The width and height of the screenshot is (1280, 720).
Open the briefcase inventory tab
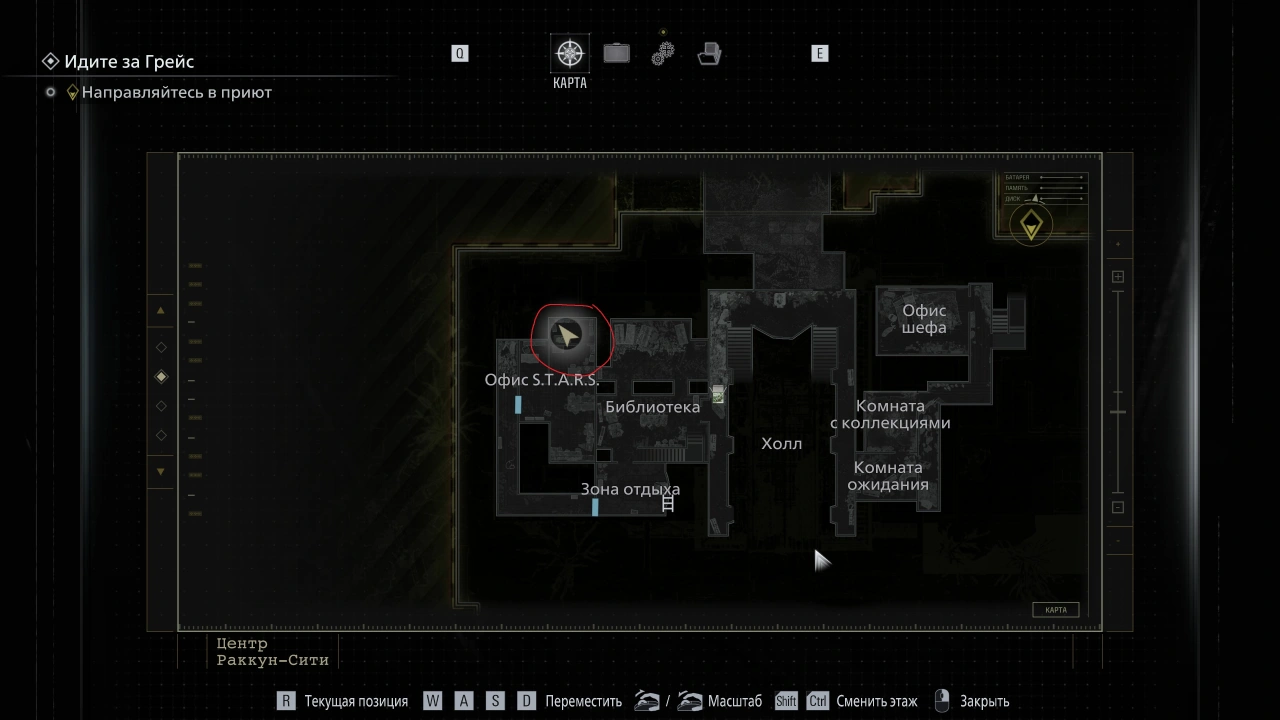coord(616,53)
